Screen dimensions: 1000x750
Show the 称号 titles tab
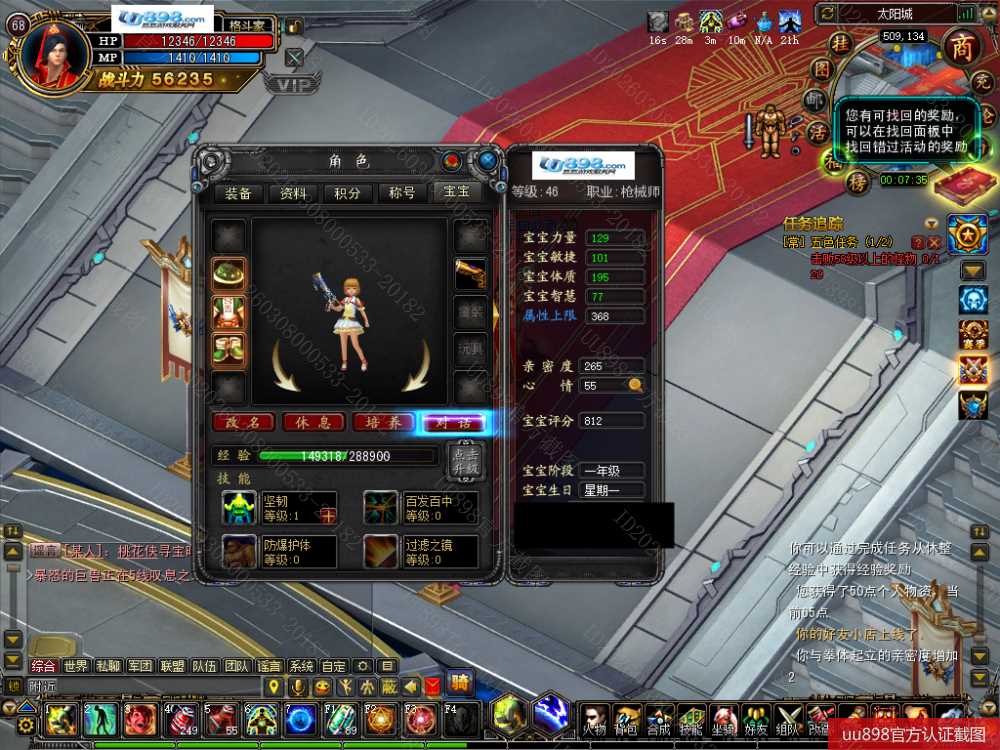[401, 193]
